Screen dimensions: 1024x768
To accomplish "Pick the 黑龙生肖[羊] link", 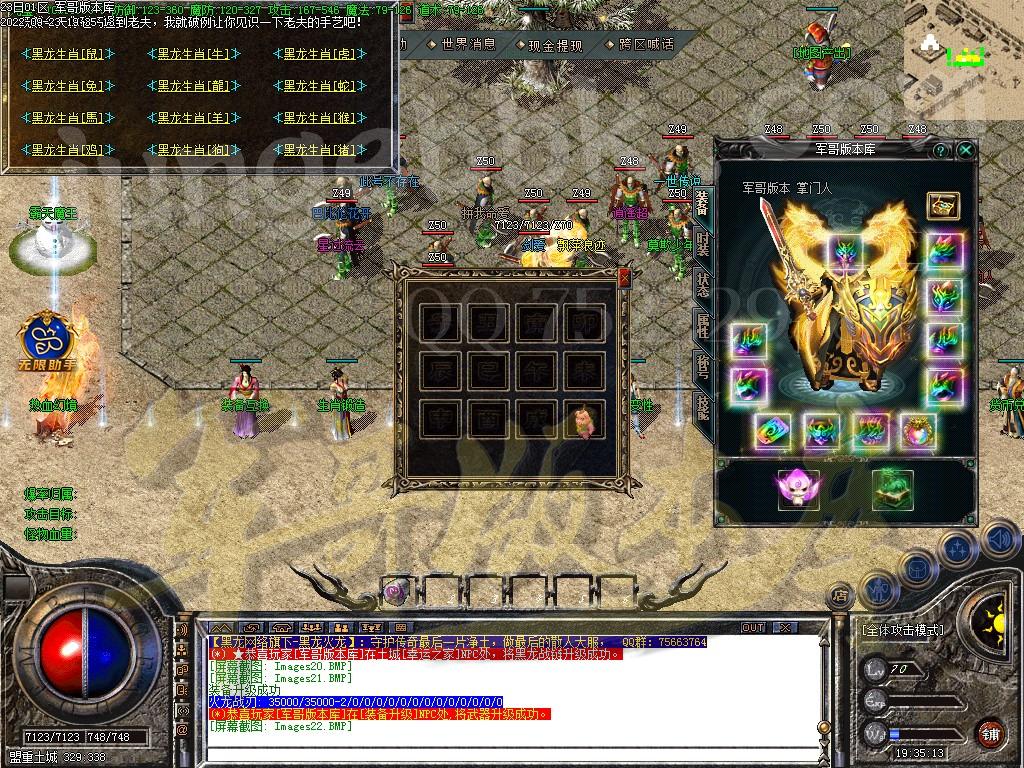I will [x=194, y=118].
